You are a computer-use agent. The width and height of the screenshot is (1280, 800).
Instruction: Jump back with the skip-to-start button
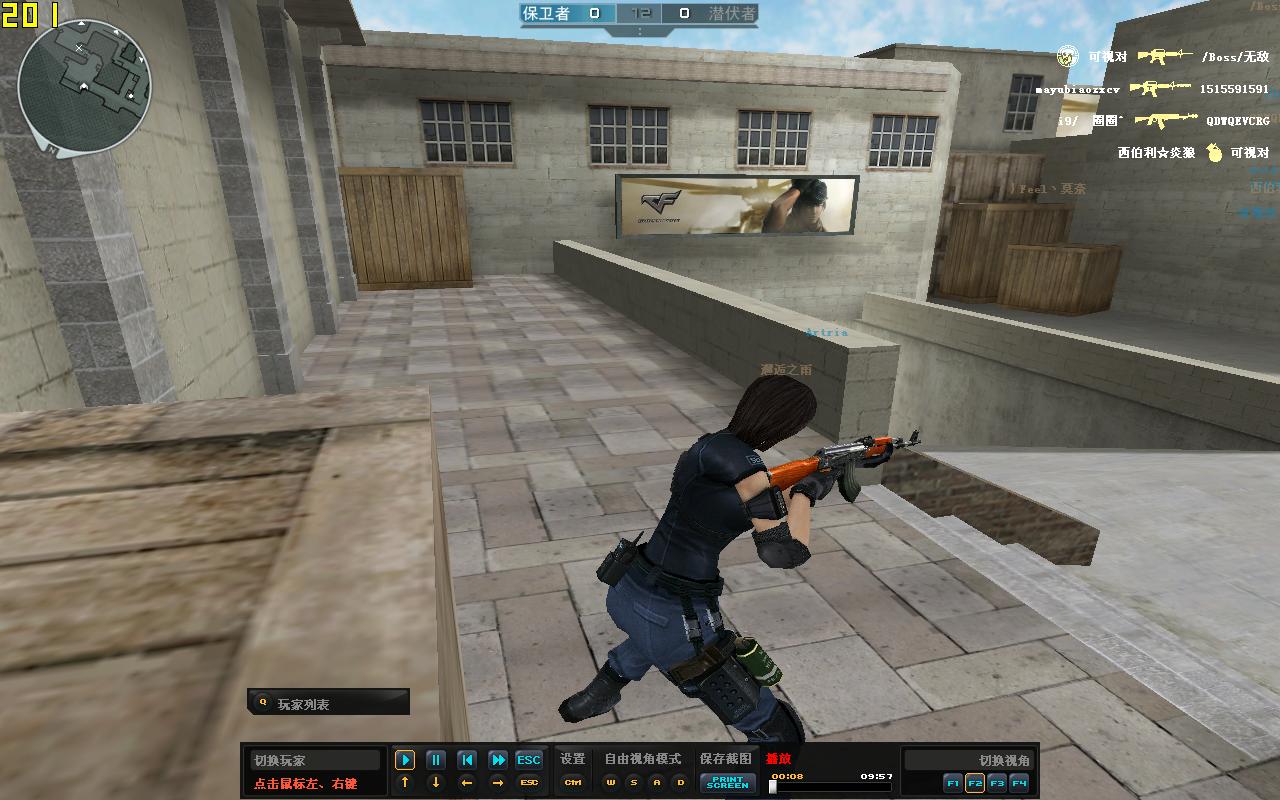point(466,760)
